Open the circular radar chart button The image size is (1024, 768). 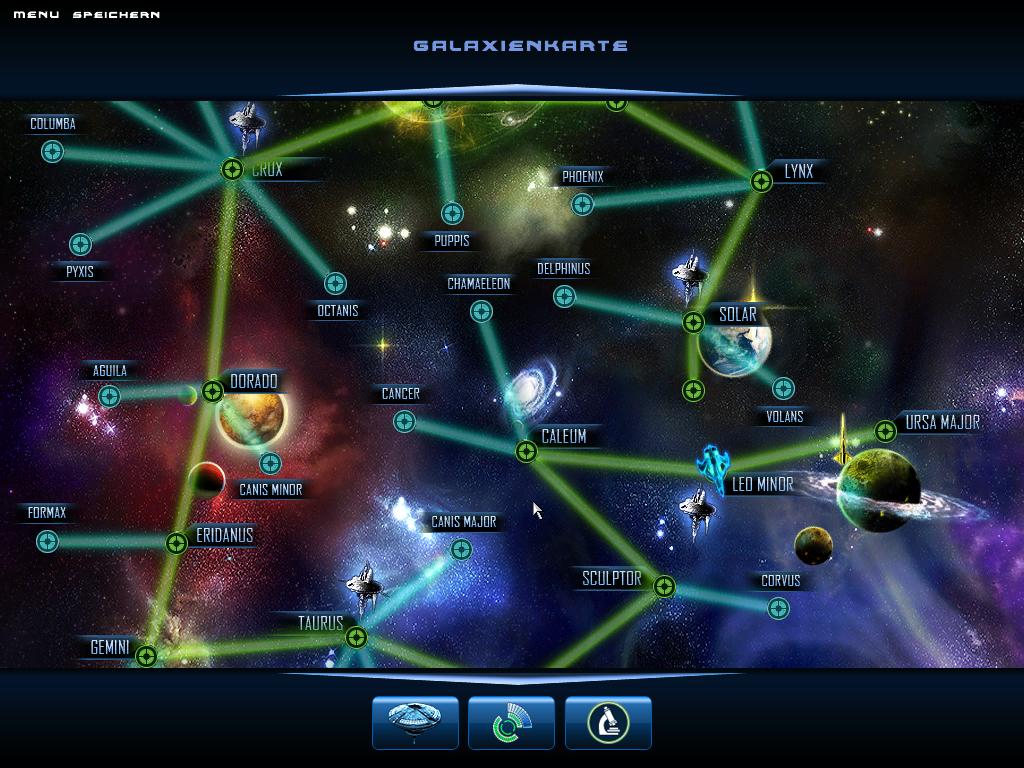(x=511, y=722)
